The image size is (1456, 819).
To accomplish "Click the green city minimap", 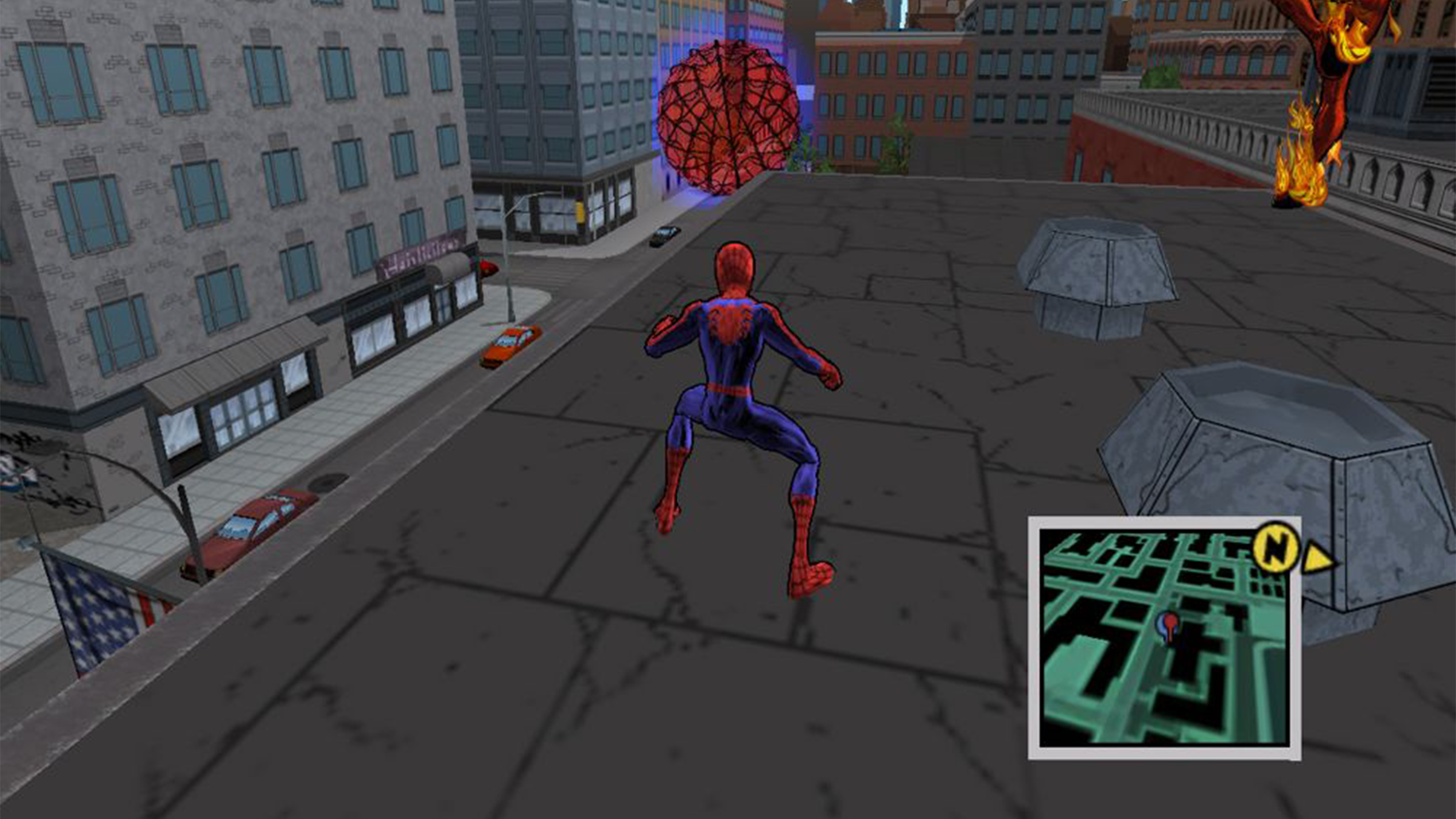I will pyautogui.click(x=1164, y=637).
